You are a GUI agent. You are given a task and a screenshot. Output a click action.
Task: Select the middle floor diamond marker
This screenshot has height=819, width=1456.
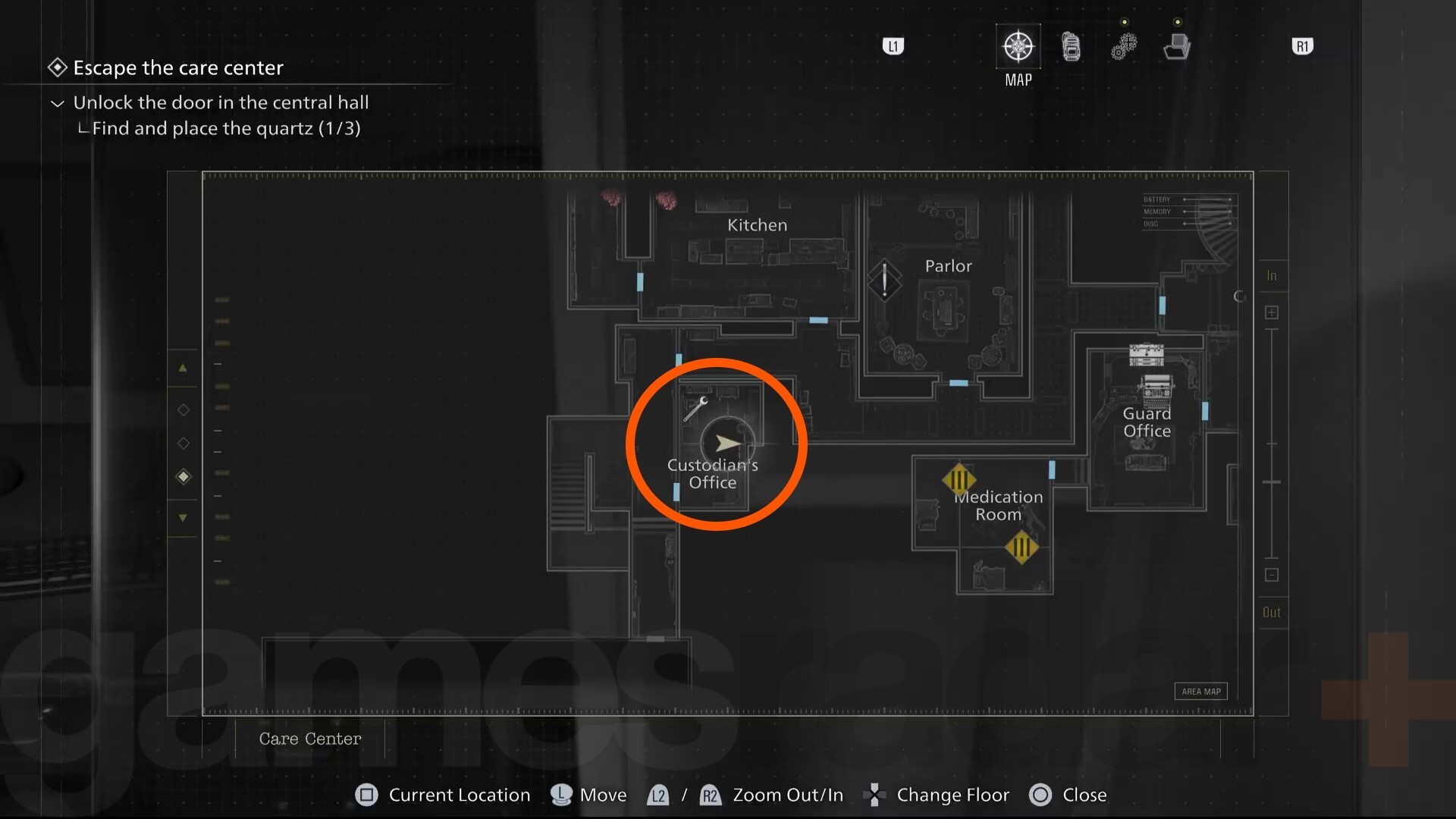tap(183, 442)
